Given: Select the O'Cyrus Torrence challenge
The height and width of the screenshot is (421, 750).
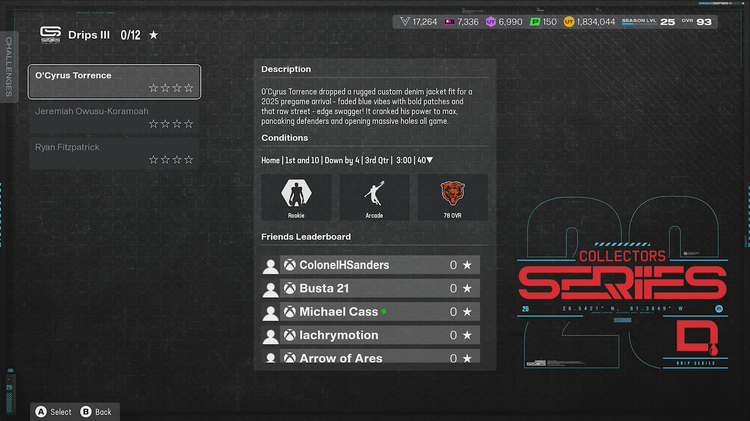Looking at the screenshot, I should pos(114,82).
